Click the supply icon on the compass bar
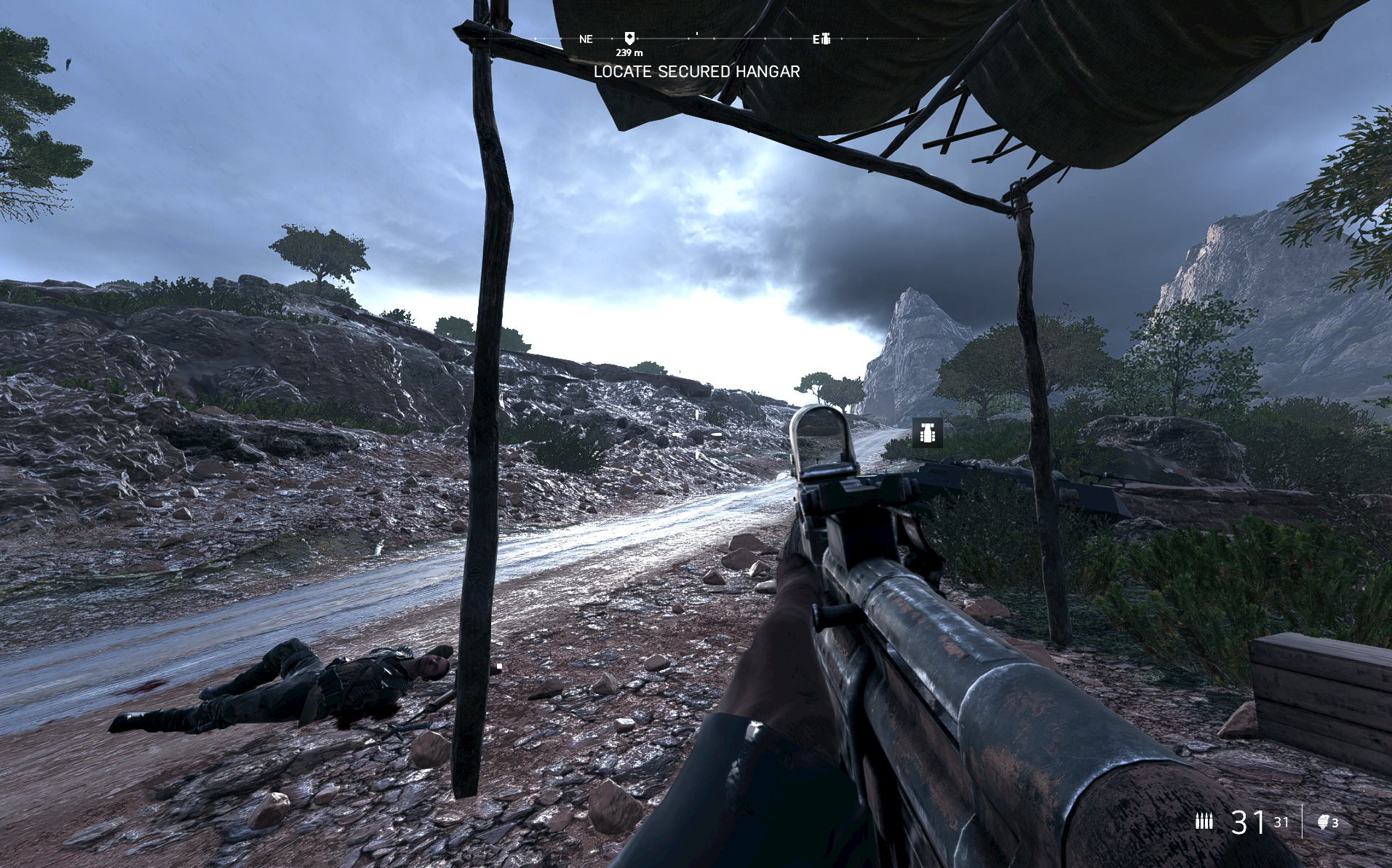The image size is (1392, 868). tap(825, 39)
